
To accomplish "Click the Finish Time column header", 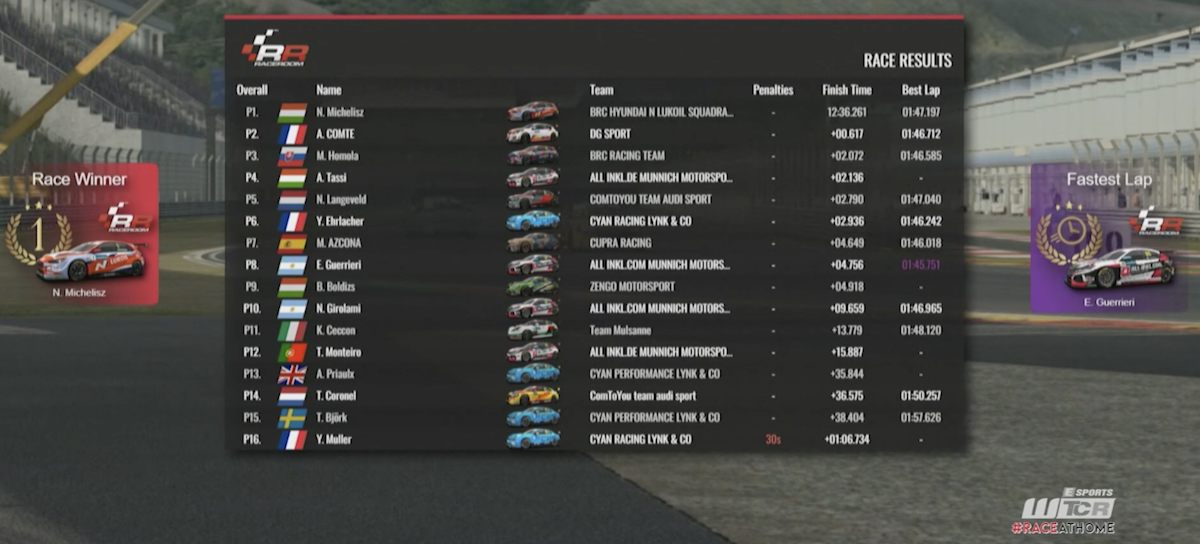I will [x=846, y=90].
